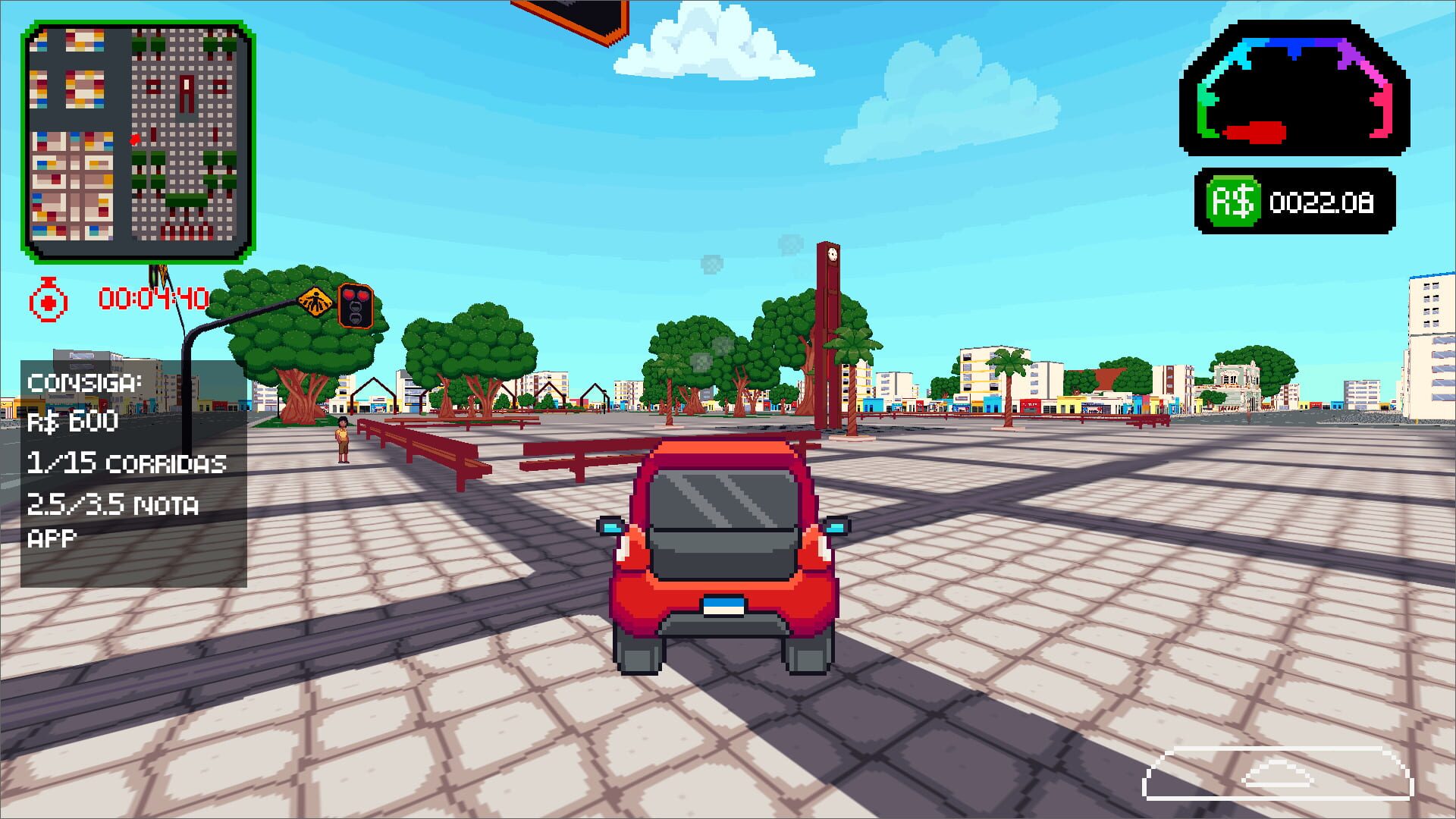
Task: Expand the minimap in the top left
Action: click(x=136, y=140)
